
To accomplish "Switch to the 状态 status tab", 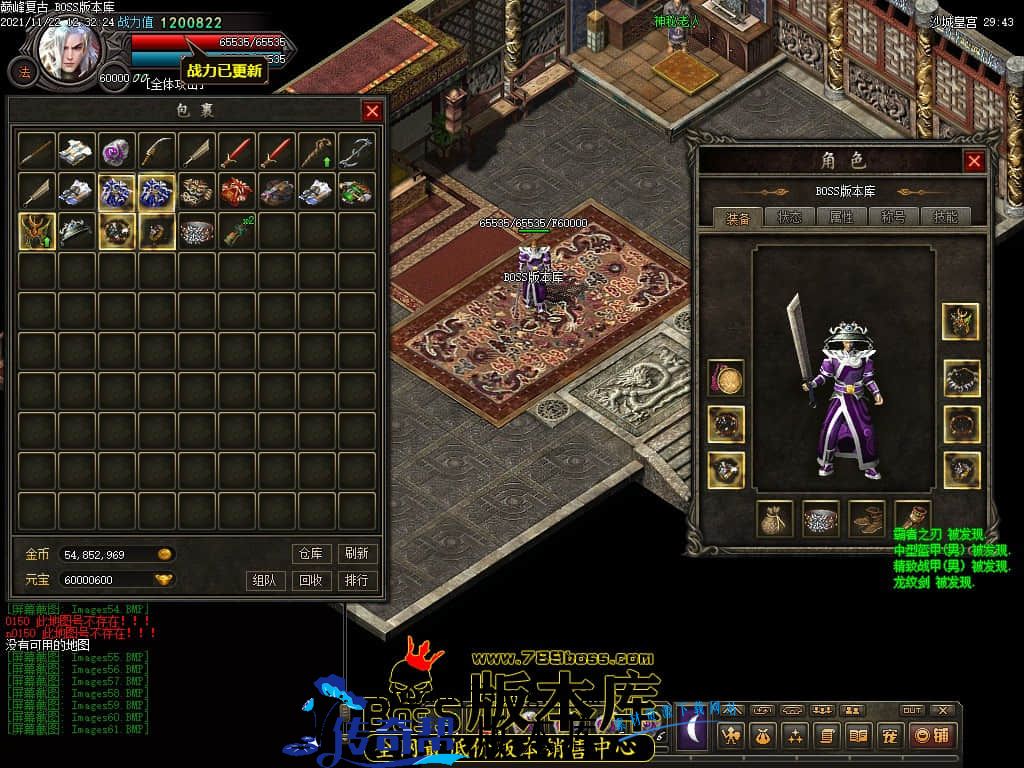I will point(789,217).
